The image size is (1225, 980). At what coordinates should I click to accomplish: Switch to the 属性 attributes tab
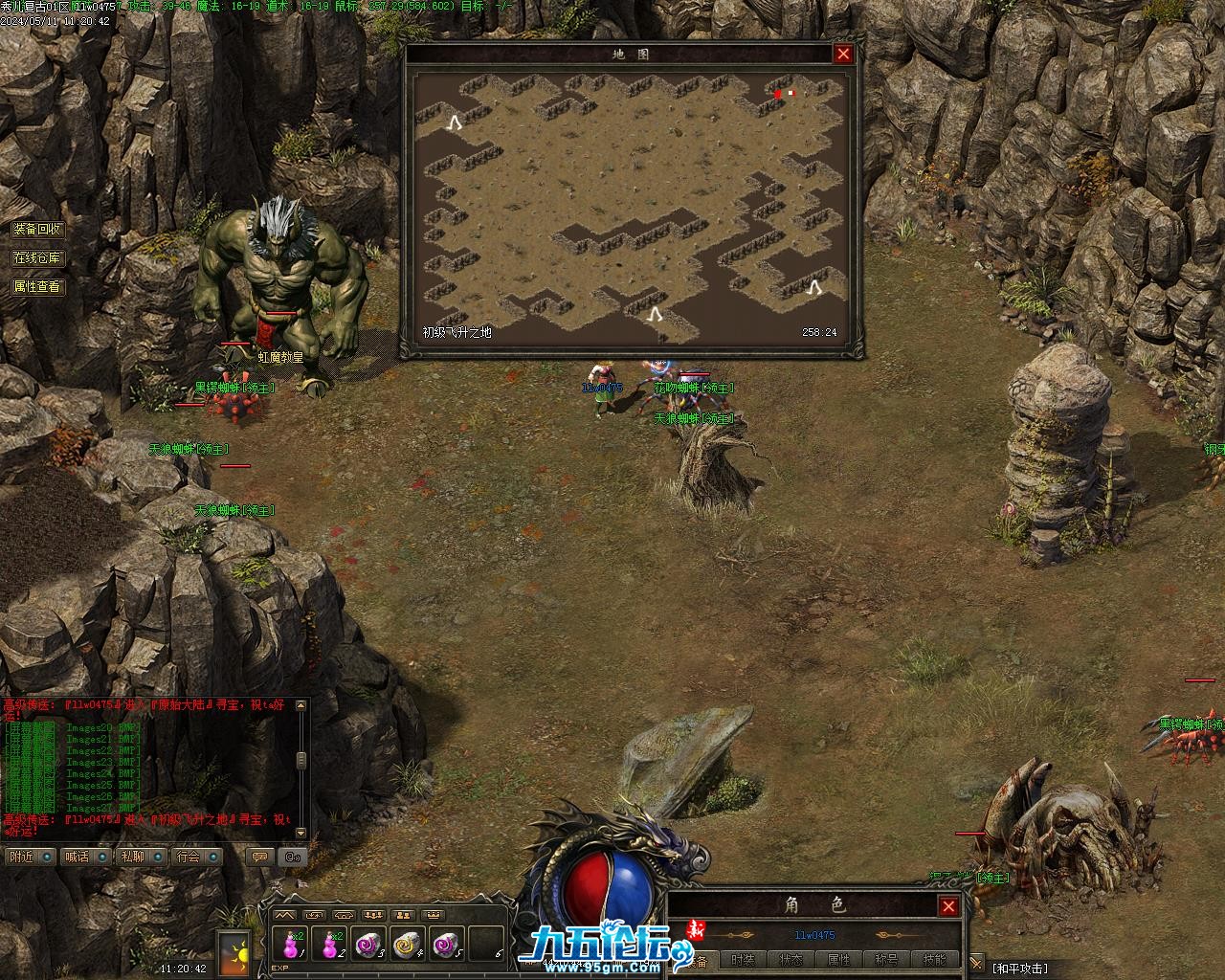click(x=838, y=960)
